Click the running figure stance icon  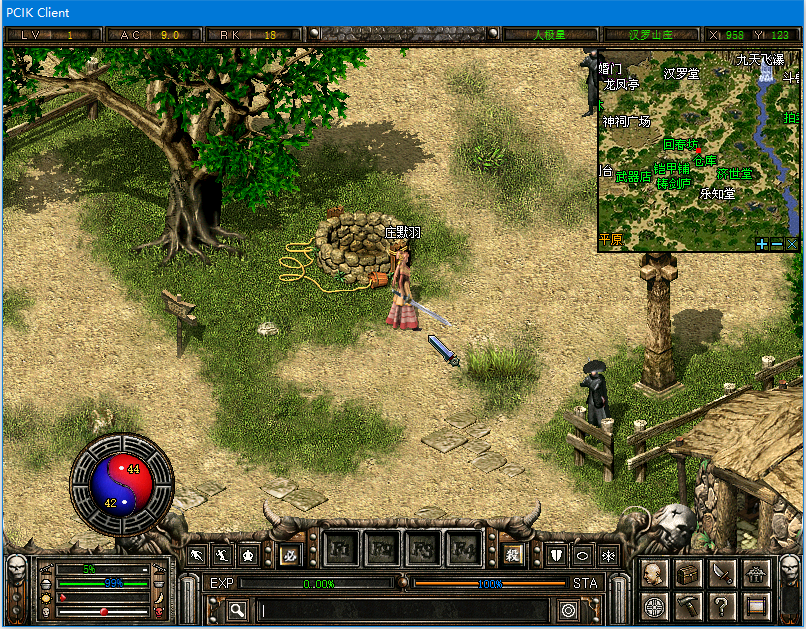coord(197,555)
